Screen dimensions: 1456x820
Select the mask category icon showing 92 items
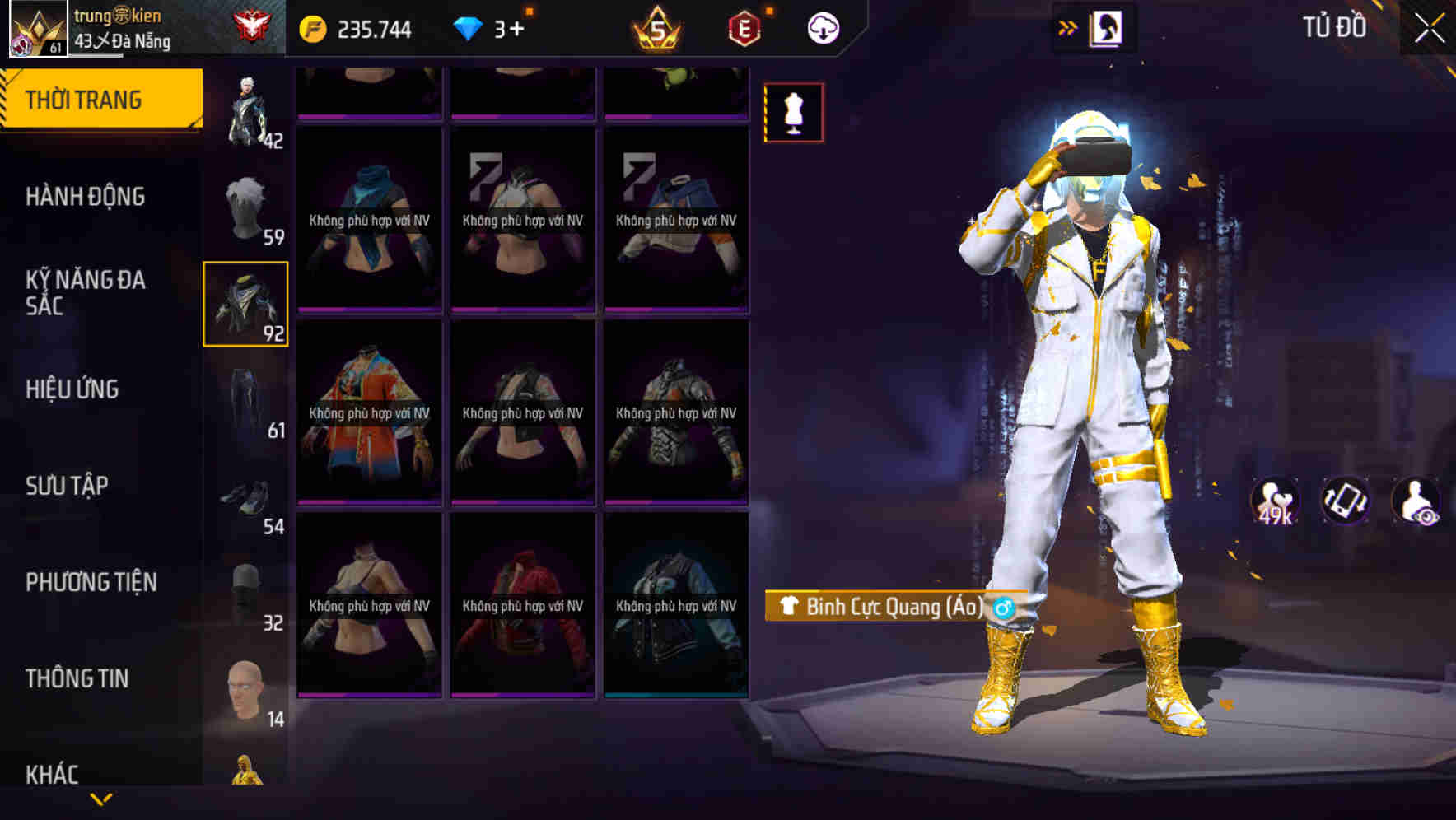click(245, 302)
